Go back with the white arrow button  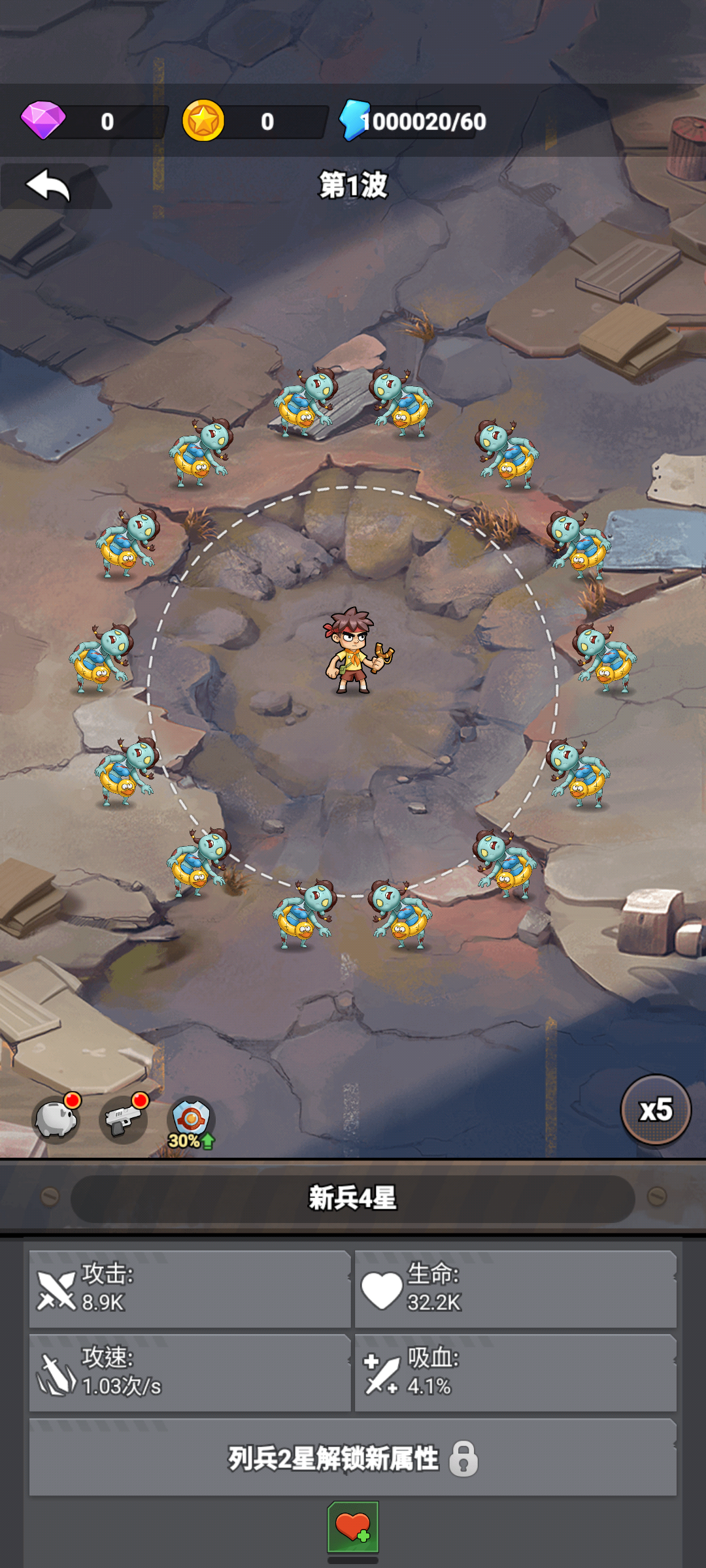click(48, 186)
